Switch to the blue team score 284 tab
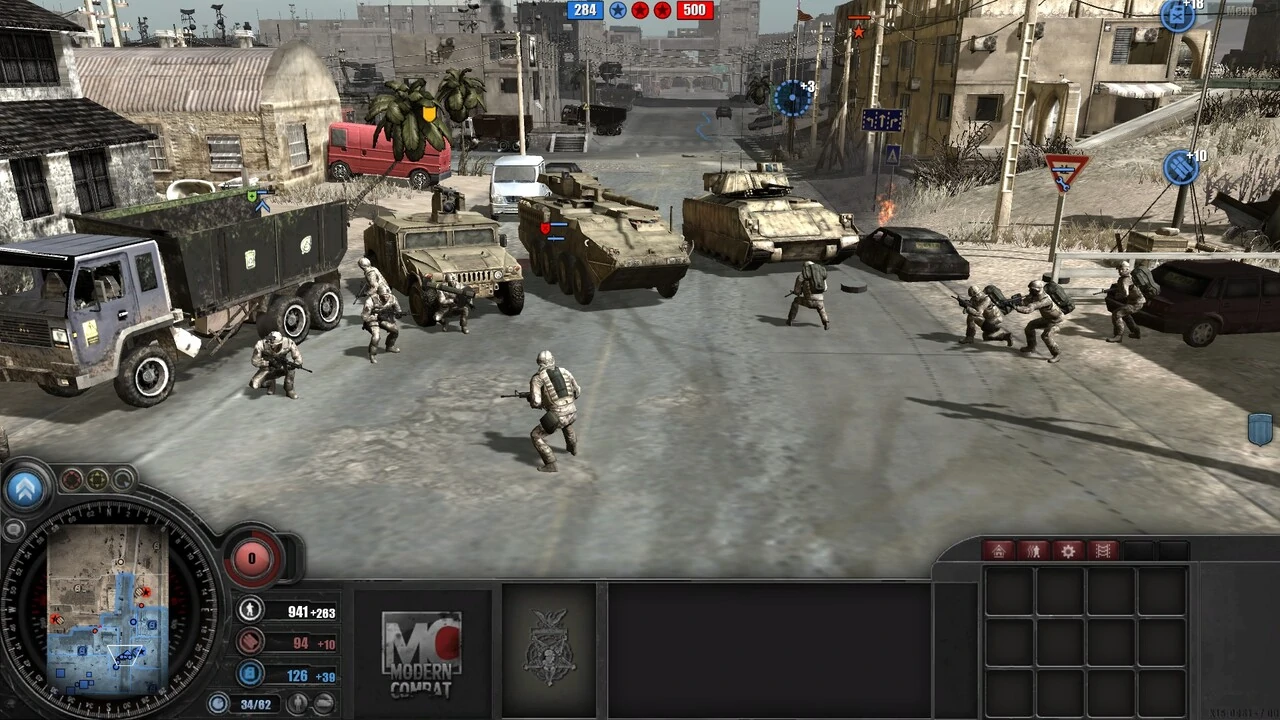The width and height of the screenshot is (1280, 720). pyautogui.click(x=584, y=10)
